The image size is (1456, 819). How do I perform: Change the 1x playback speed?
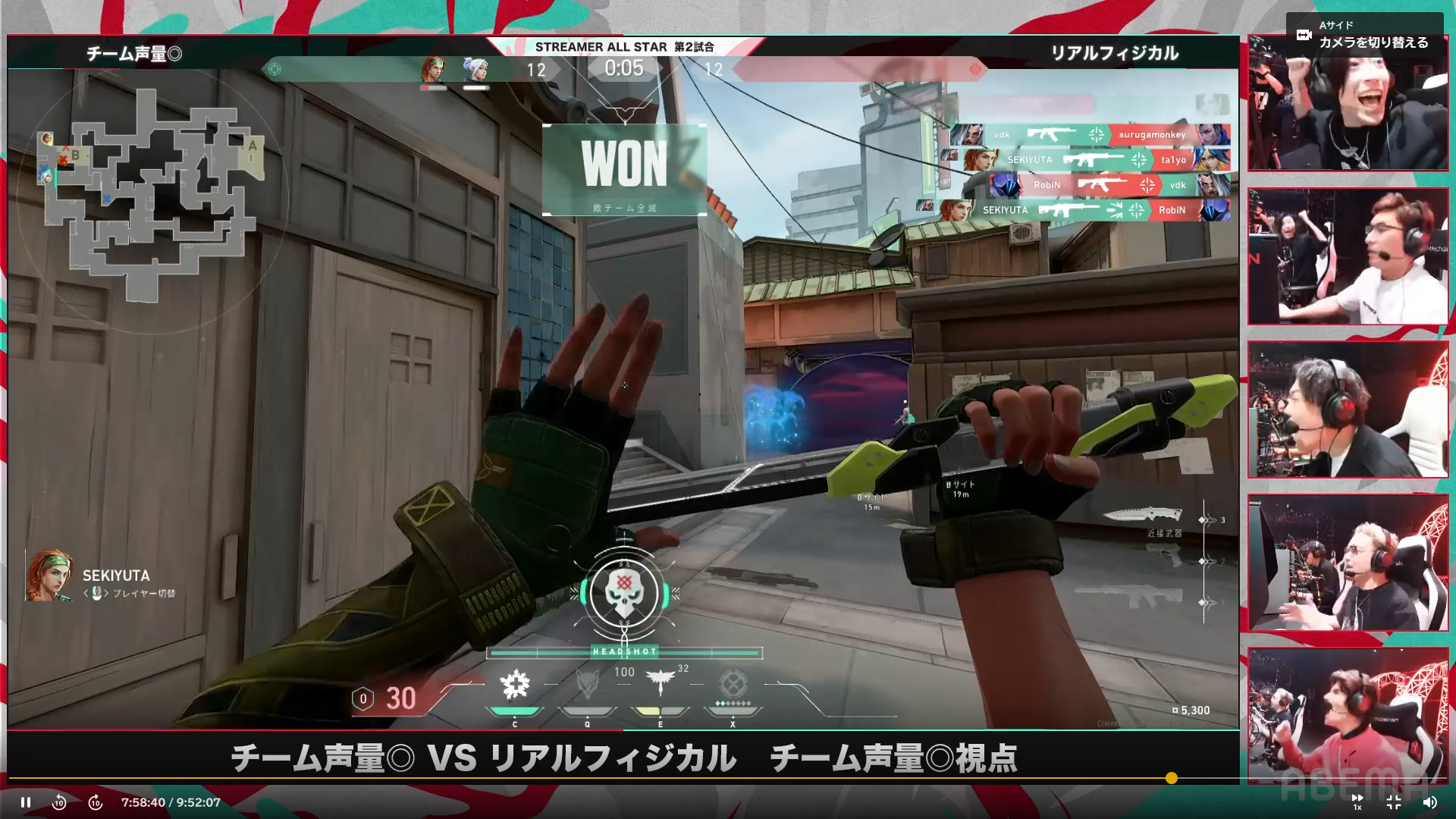(x=1357, y=802)
